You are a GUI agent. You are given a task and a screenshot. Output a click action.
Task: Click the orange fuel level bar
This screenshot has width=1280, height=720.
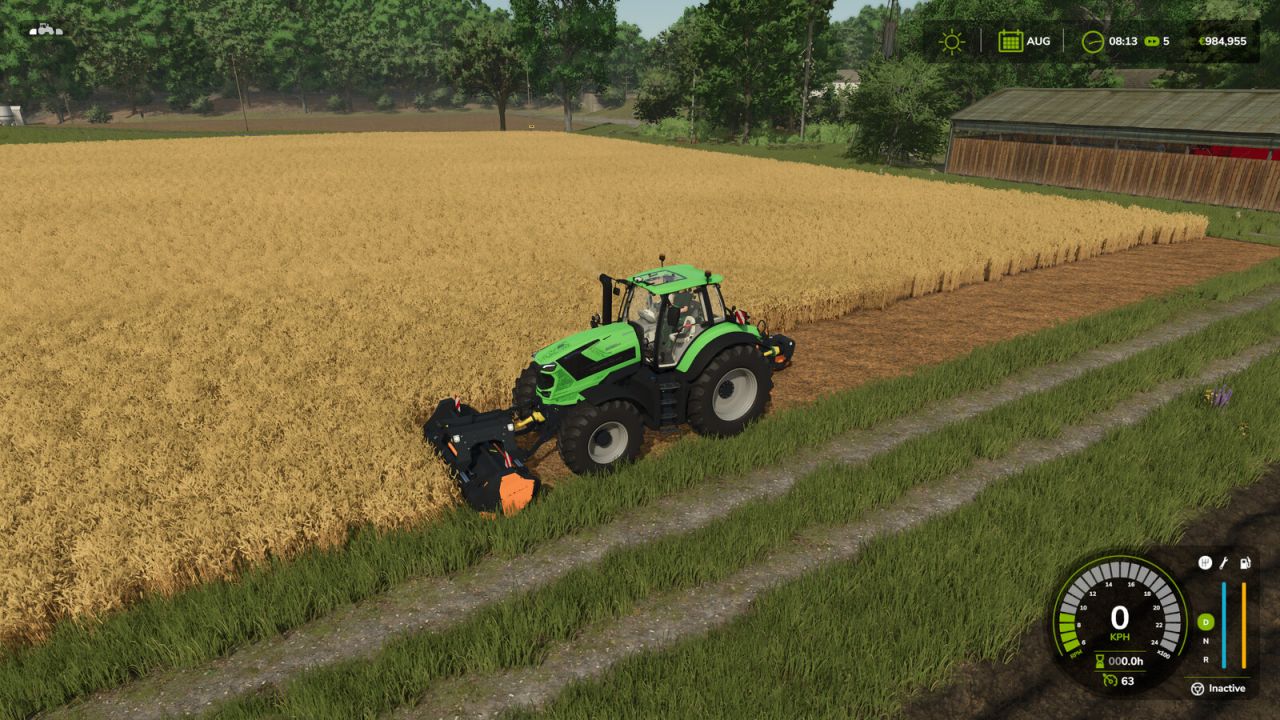(1244, 625)
